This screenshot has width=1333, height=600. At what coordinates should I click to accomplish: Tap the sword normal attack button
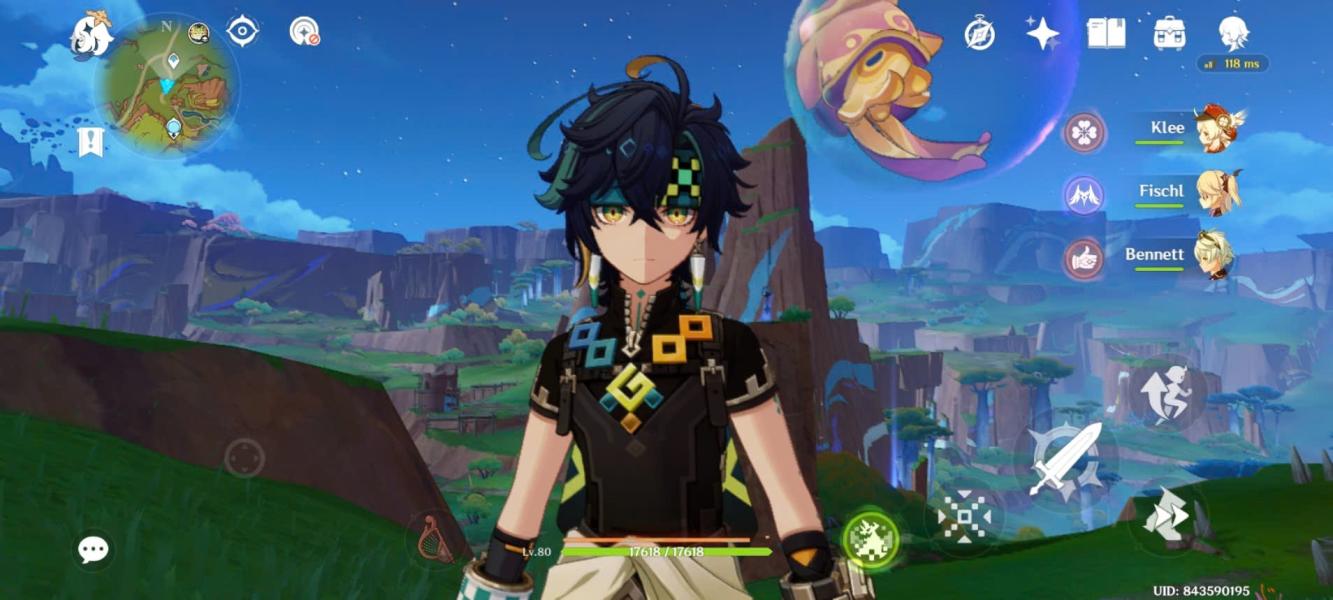(x=1064, y=459)
